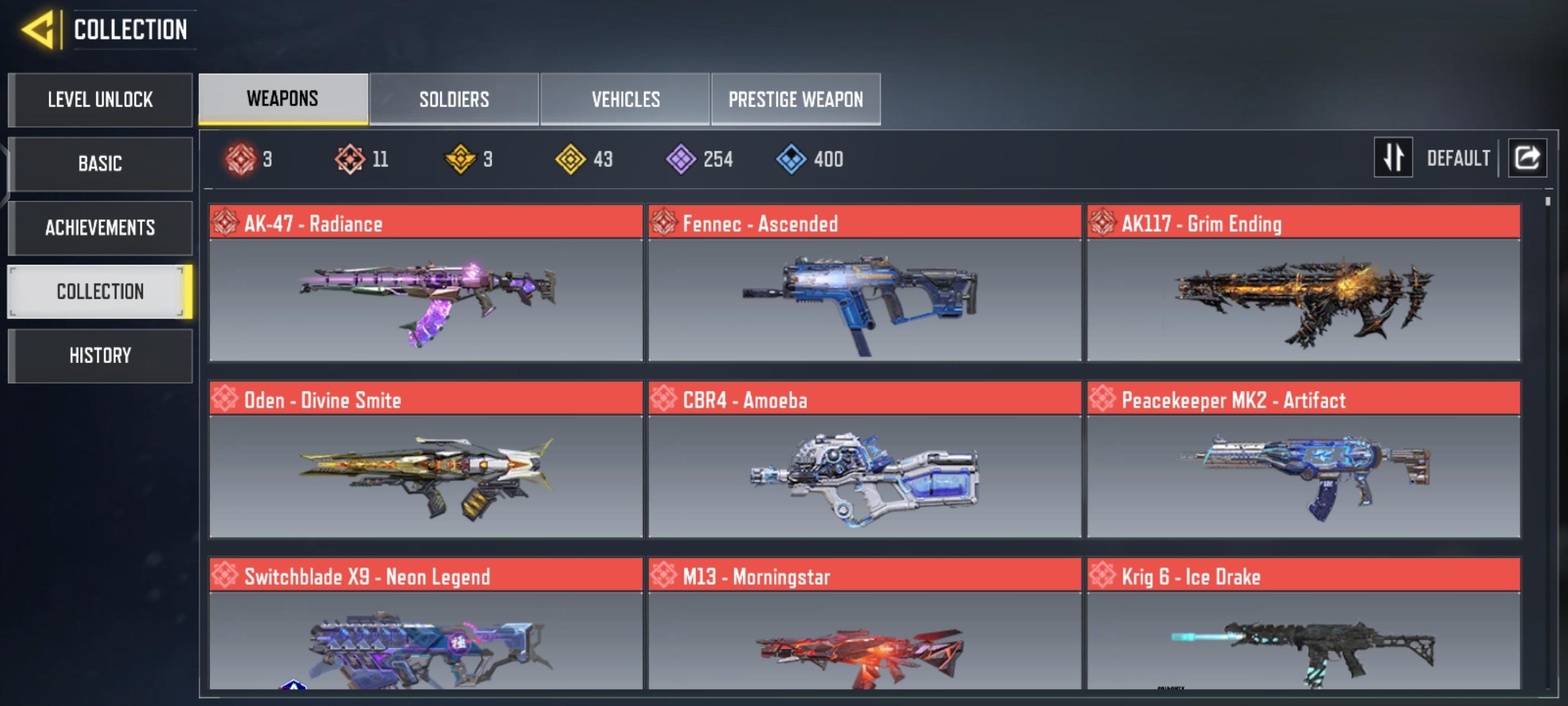1568x706 pixels.
Task: Click the gold rarity icon with count 3
Action: [460, 160]
